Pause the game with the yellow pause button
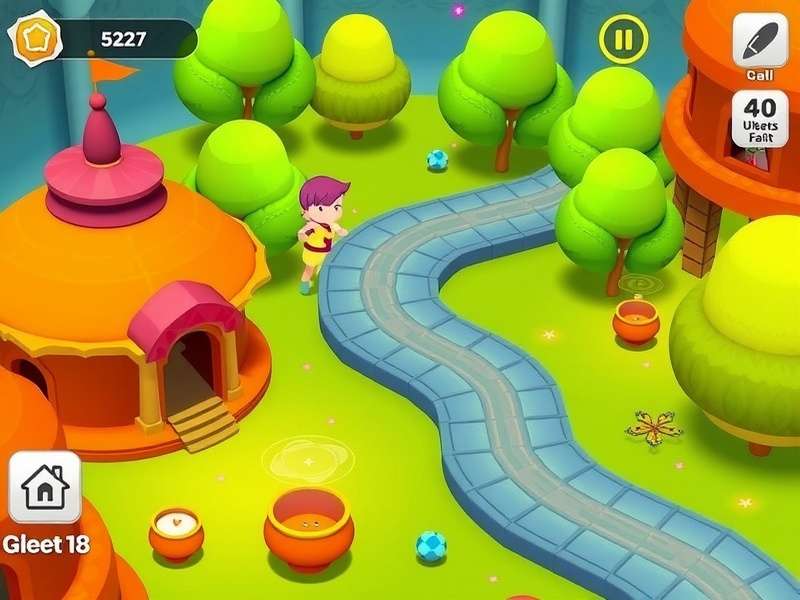The width and height of the screenshot is (800, 600). [x=623, y=40]
